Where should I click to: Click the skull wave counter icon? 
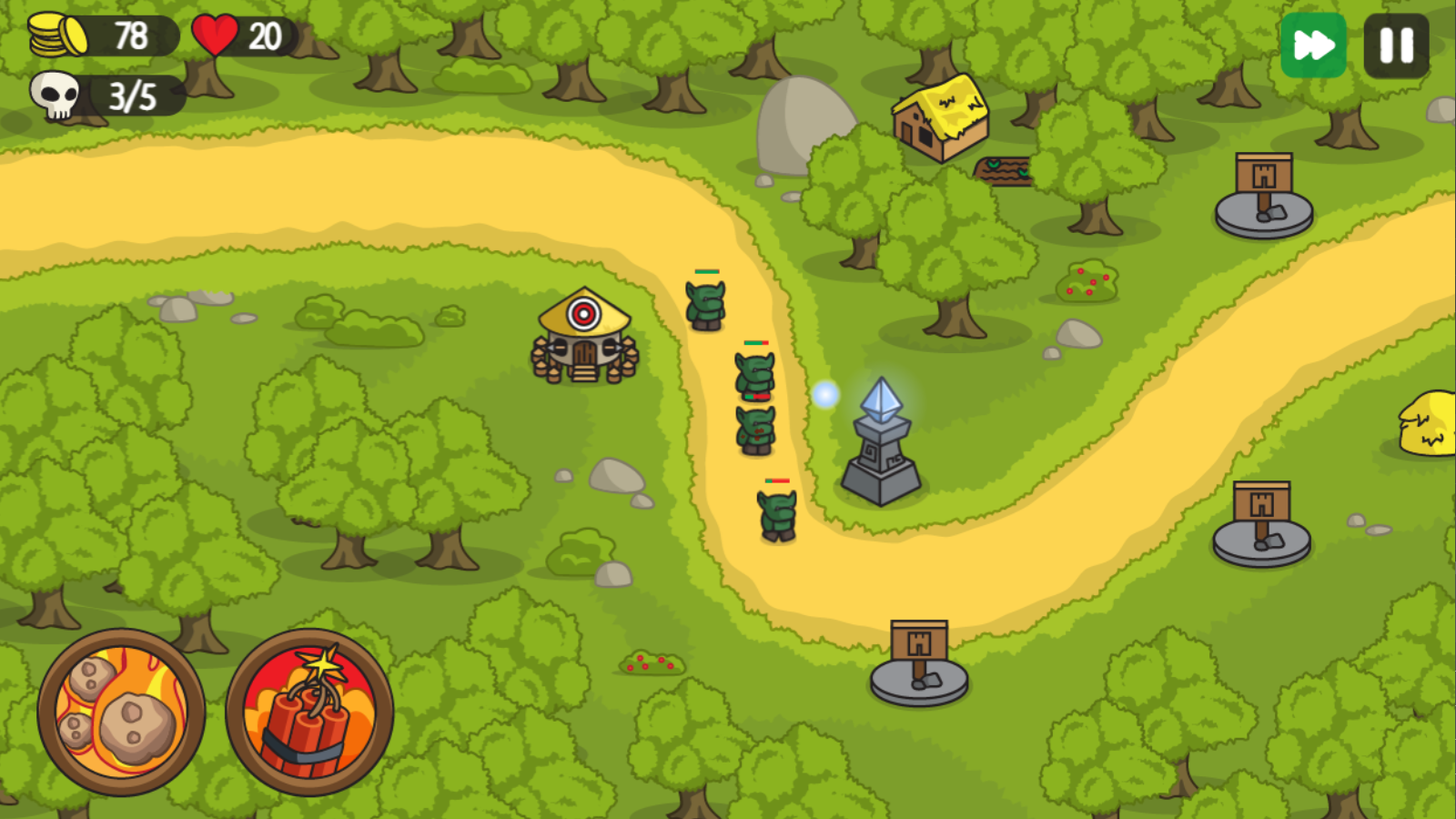pos(55,95)
